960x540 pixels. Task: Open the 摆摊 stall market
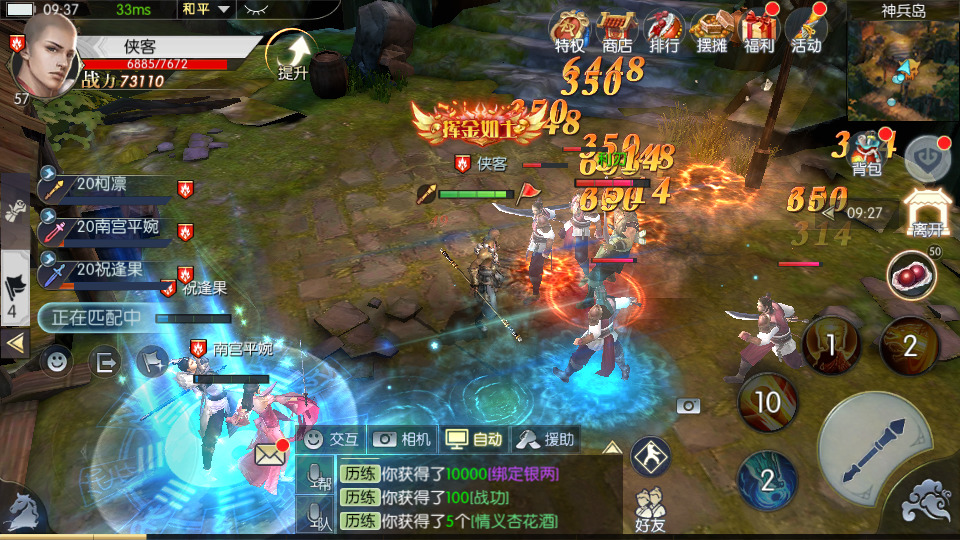712,31
